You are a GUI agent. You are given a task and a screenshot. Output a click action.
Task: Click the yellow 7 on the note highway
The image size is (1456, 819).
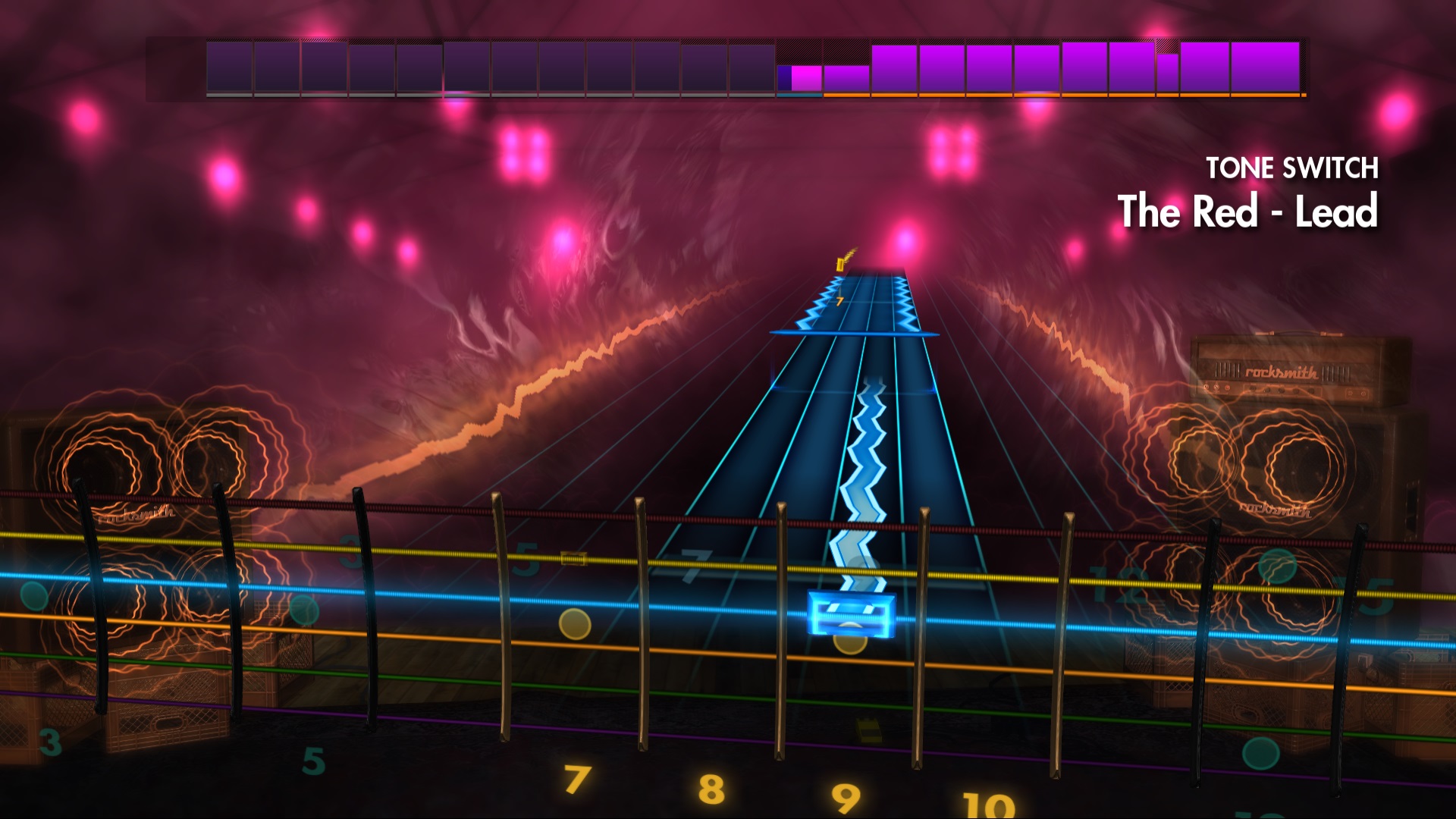[x=839, y=301]
